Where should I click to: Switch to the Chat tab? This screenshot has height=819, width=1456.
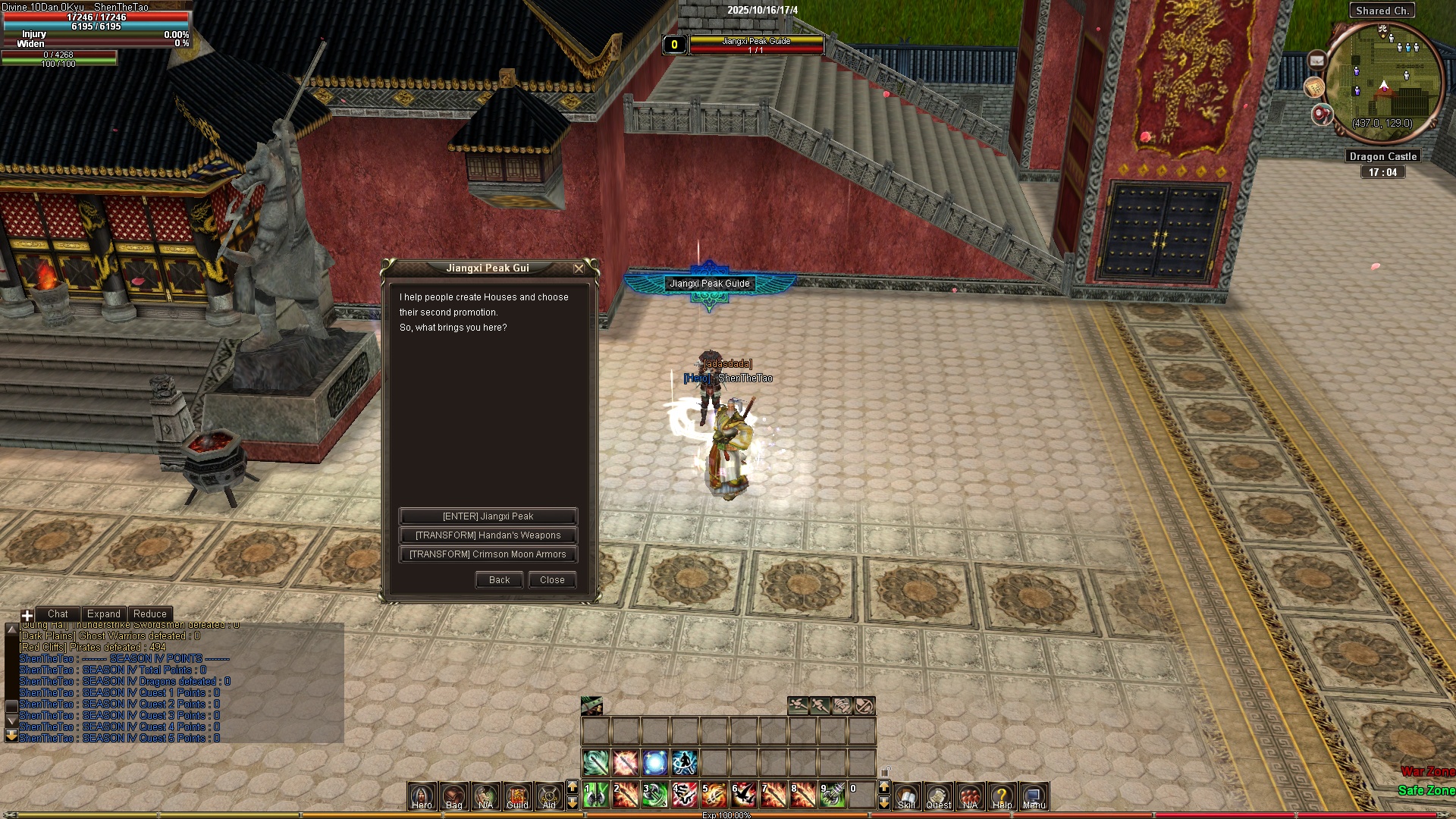tap(58, 613)
